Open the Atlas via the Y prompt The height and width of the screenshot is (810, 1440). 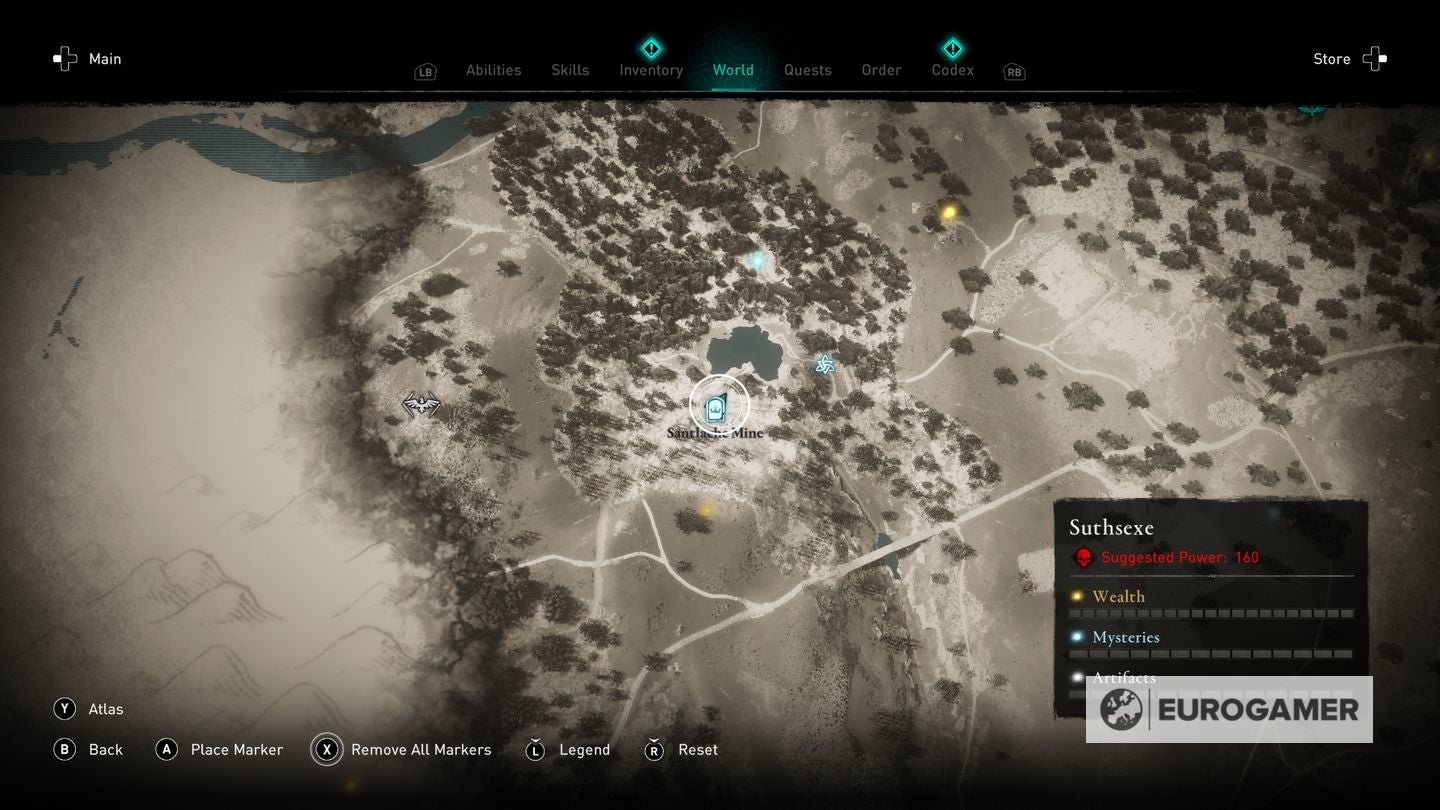point(64,708)
